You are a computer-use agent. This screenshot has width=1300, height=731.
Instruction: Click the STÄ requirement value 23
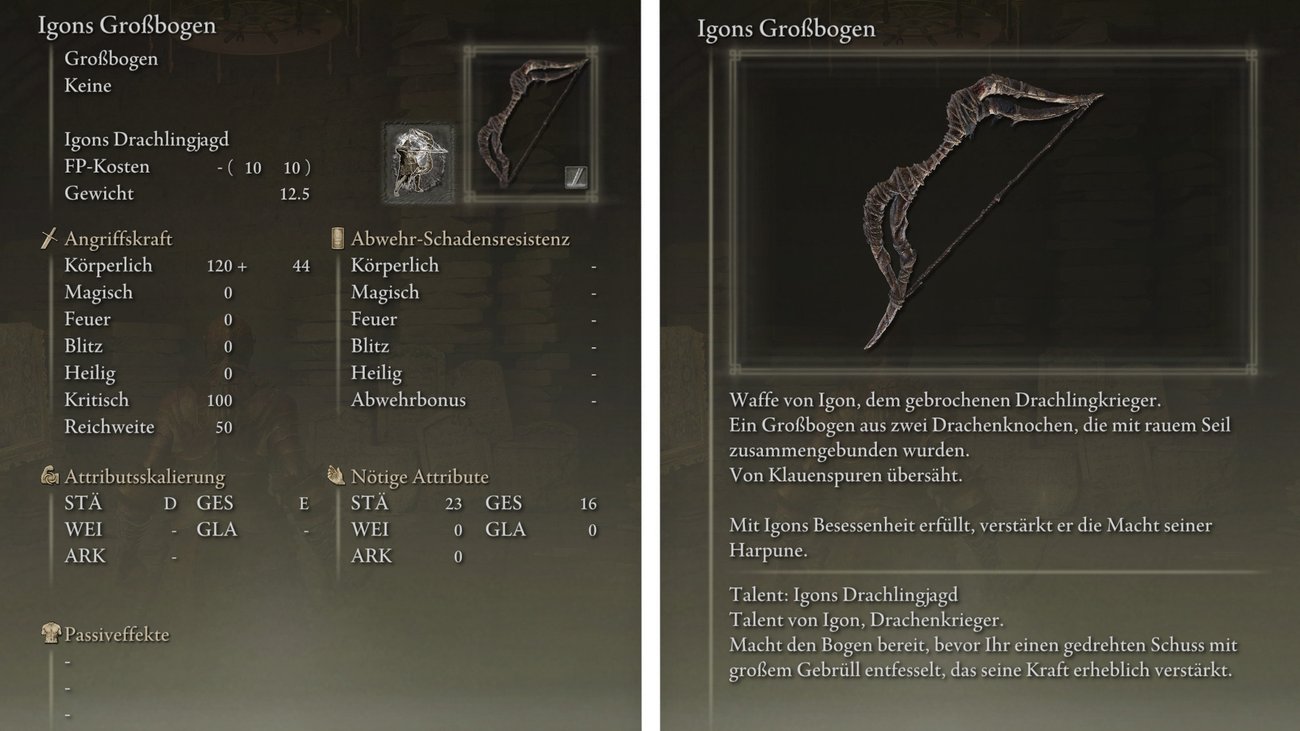click(x=453, y=503)
